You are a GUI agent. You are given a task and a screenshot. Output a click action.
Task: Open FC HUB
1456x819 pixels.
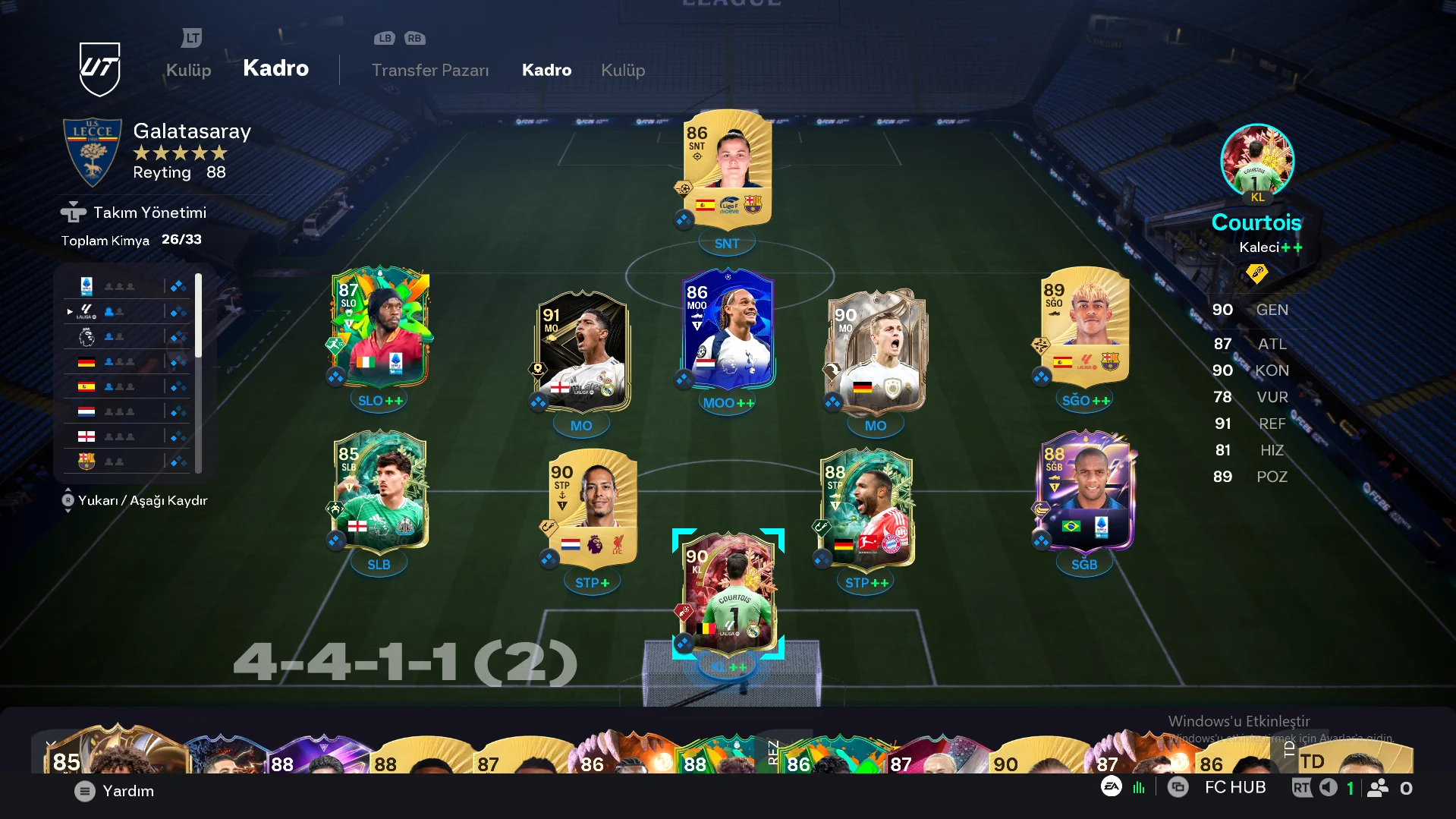pos(1234,788)
